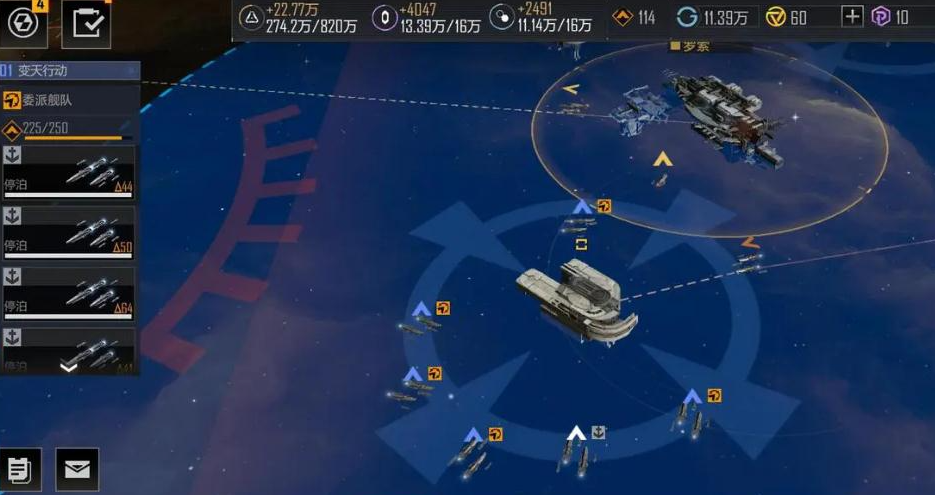Select the docked fleet rated 44
This screenshot has height=495, width=935.
tap(69, 172)
